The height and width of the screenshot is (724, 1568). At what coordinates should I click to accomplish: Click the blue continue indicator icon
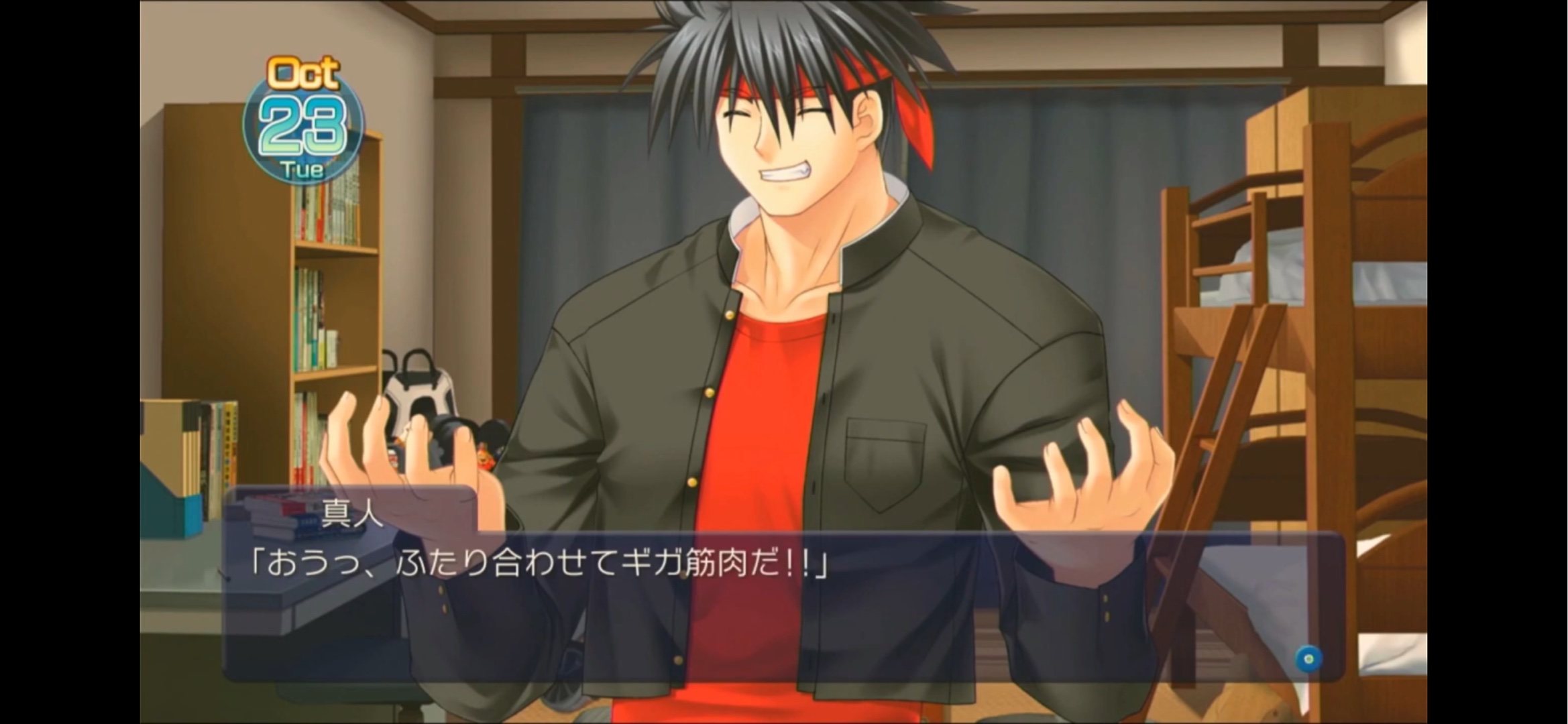click(x=1308, y=658)
